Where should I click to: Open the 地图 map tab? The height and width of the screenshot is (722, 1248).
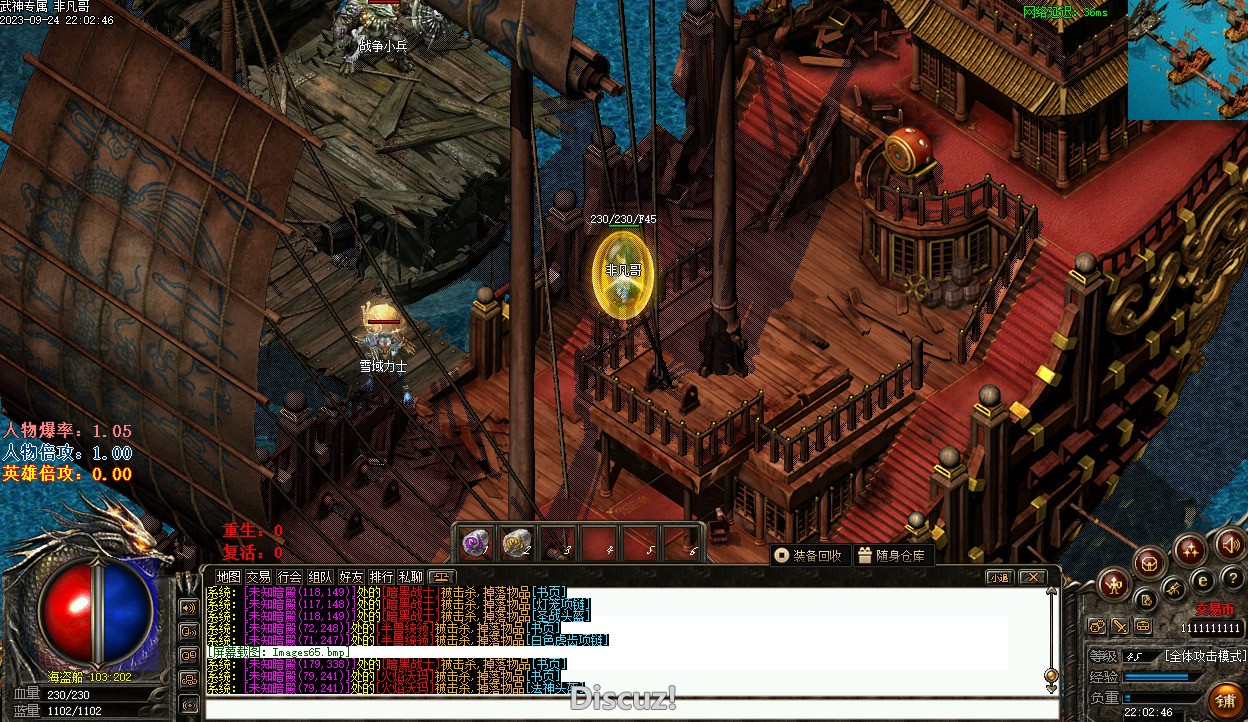(x=229, y=577)
